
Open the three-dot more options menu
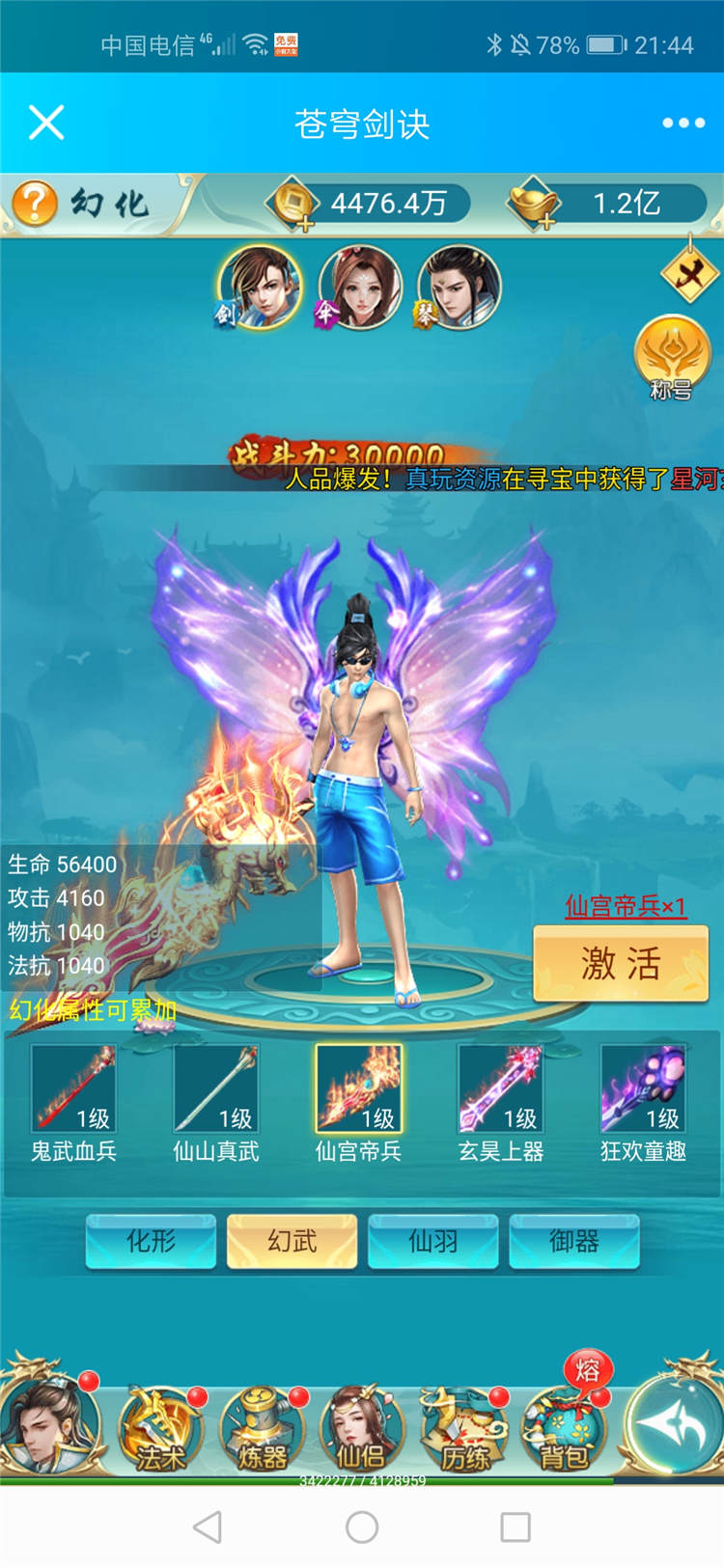[683, 123]
